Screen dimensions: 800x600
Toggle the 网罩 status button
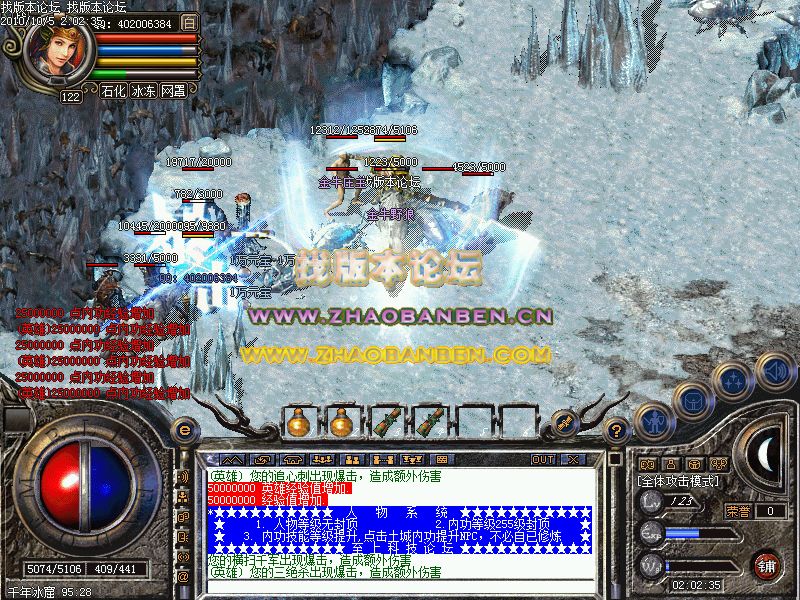(x=173, y=90)
